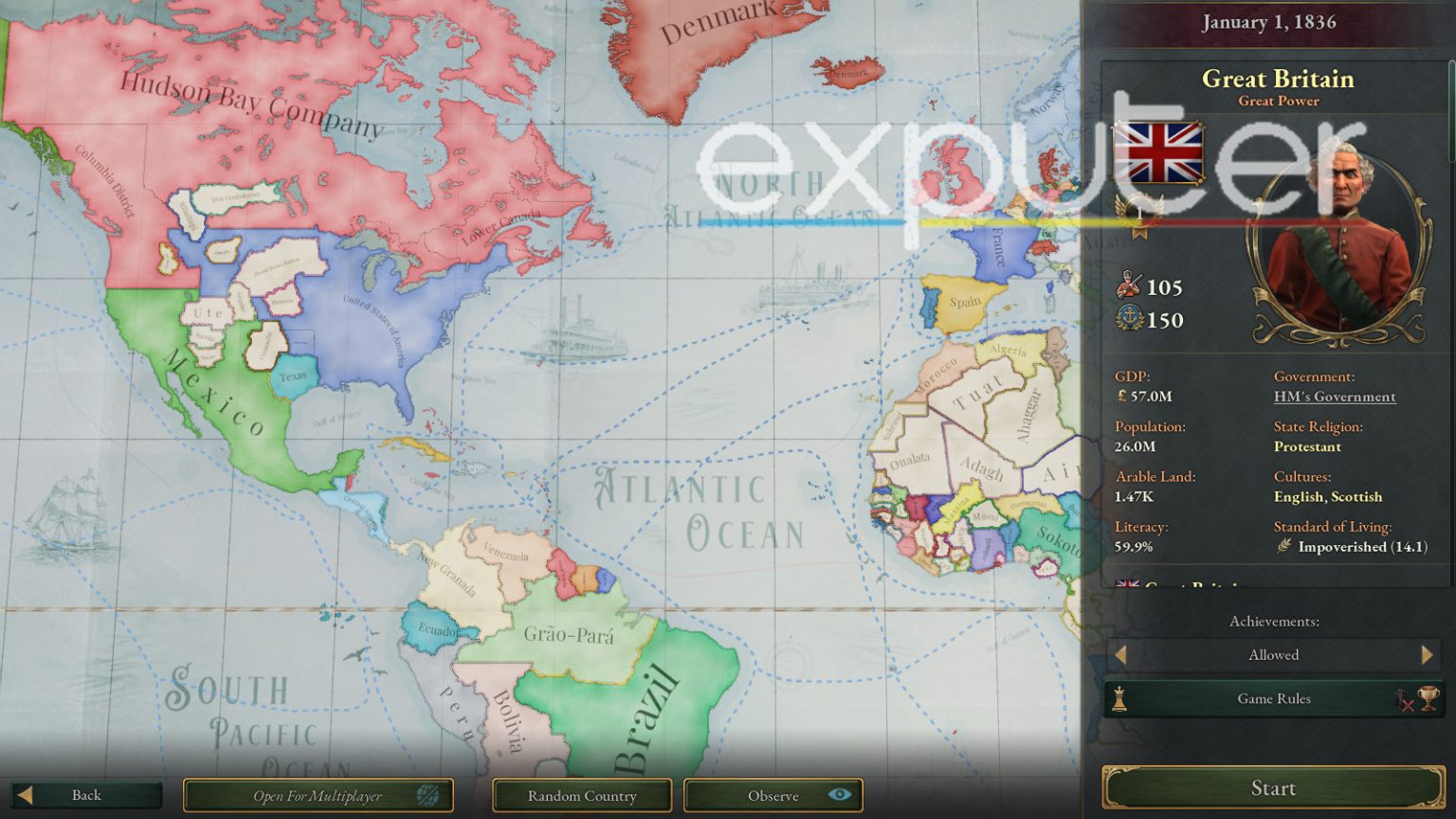
Task: Click the coin icon next to Impoverished rating
Action: (x=1284, y=547)
